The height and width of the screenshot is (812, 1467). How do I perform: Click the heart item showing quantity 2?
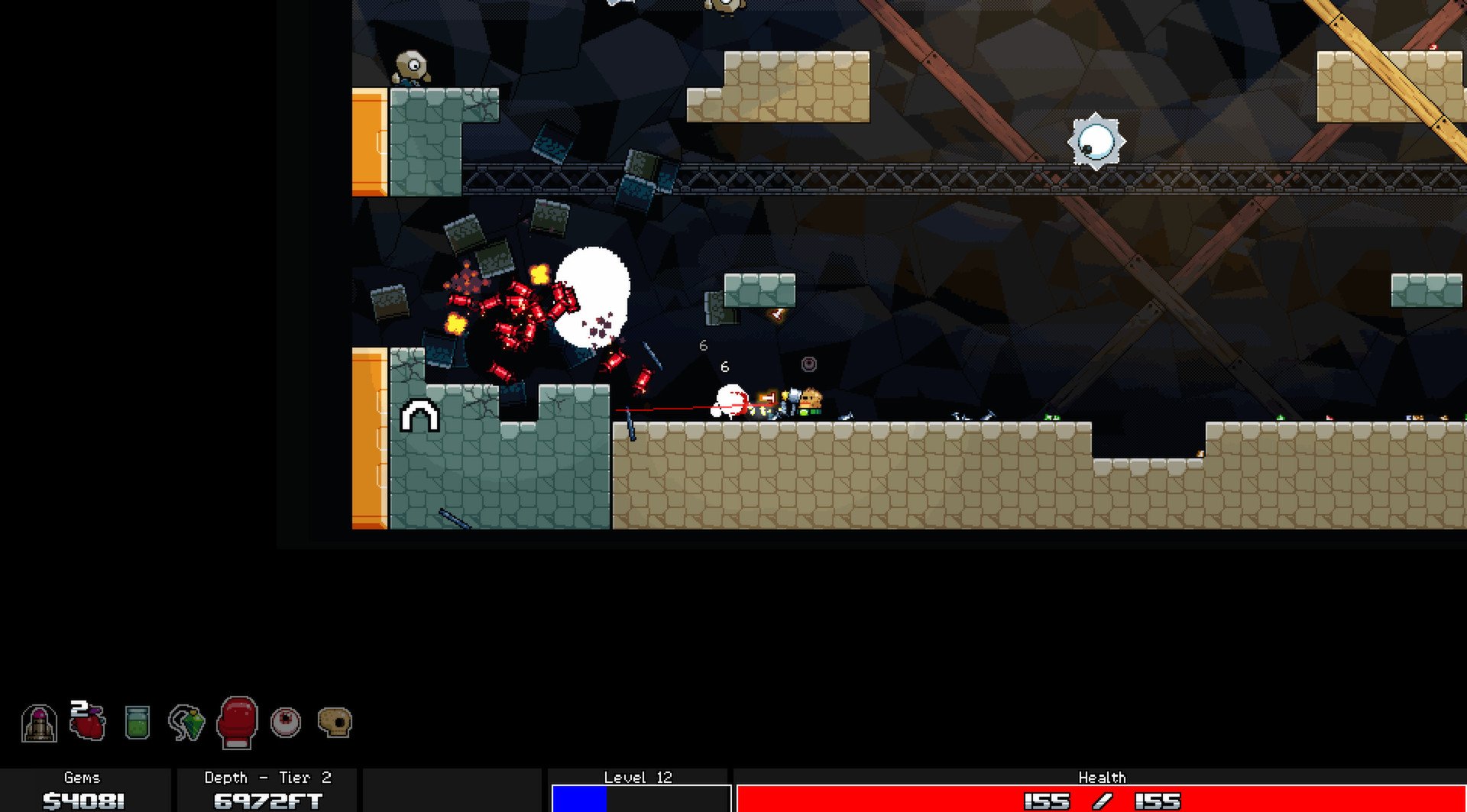point(86,724)
